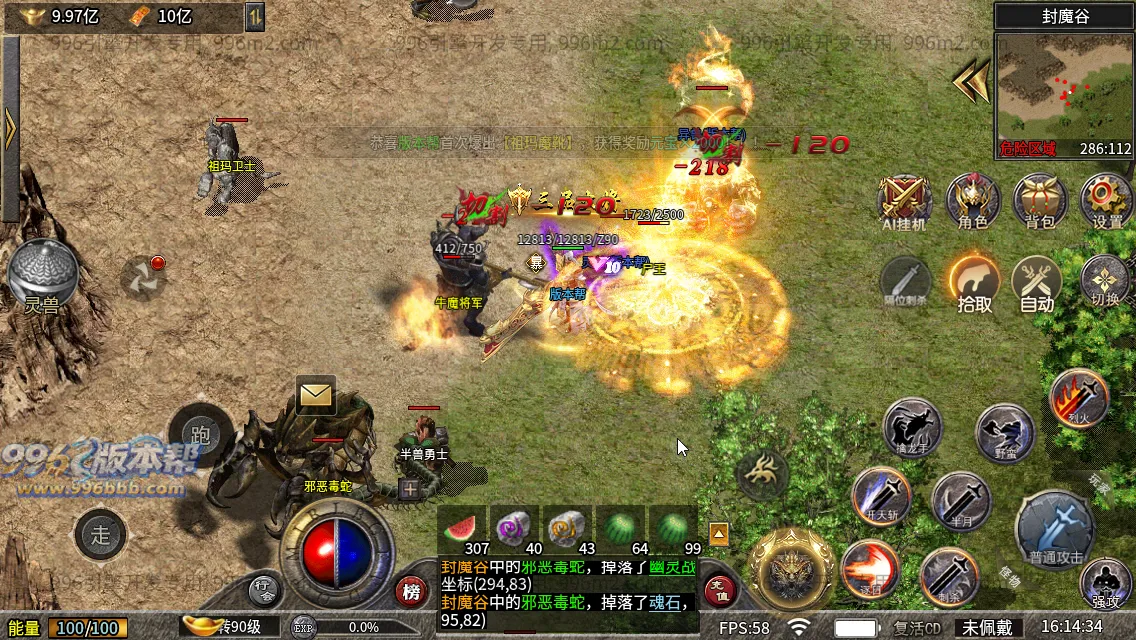Switch movement to 跑 run mode
This screenshot has width=1136, height=640.
coord(200,434)
